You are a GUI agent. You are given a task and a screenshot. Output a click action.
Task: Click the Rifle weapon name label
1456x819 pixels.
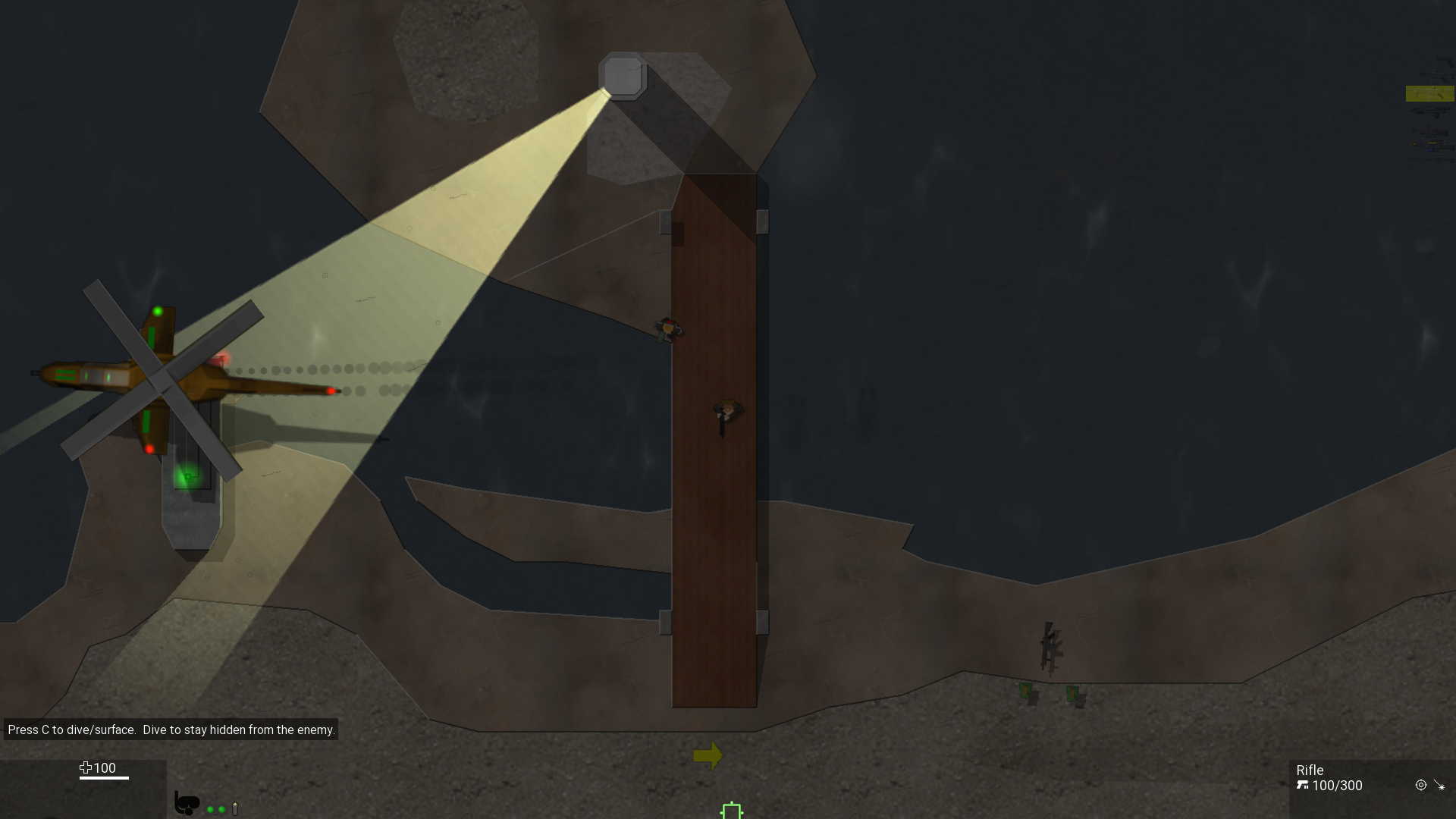[x=1310, y=770]
